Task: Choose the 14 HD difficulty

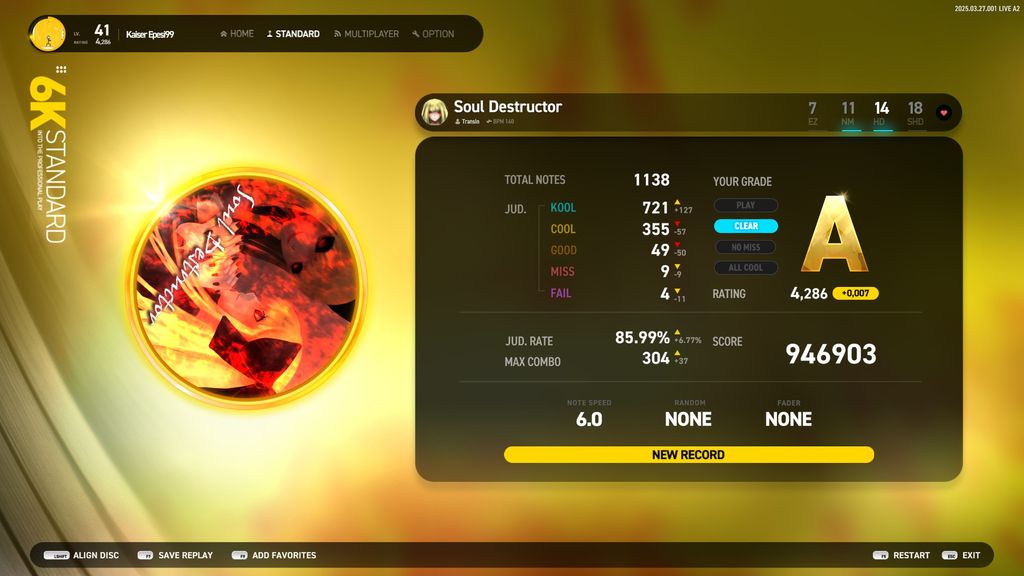Action: click(x=881, y=113)
